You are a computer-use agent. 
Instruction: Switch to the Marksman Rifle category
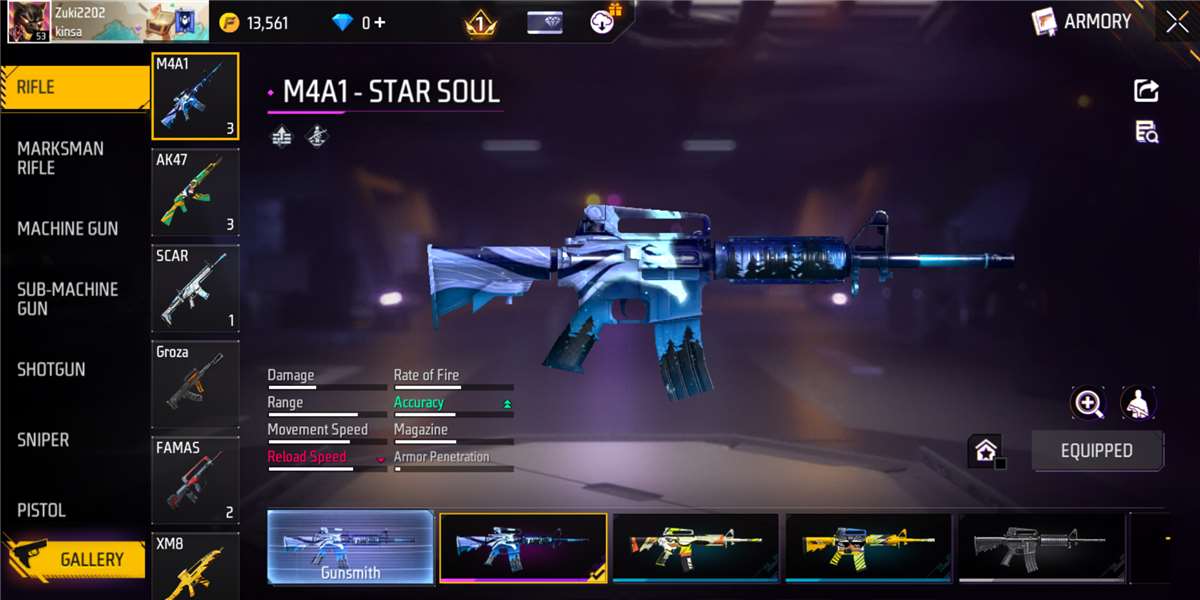[x=60, y=158]
